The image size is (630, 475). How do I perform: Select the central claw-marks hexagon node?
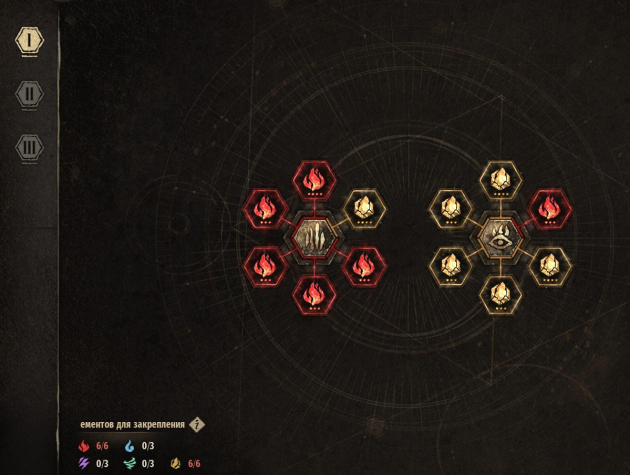click(314, 236)
